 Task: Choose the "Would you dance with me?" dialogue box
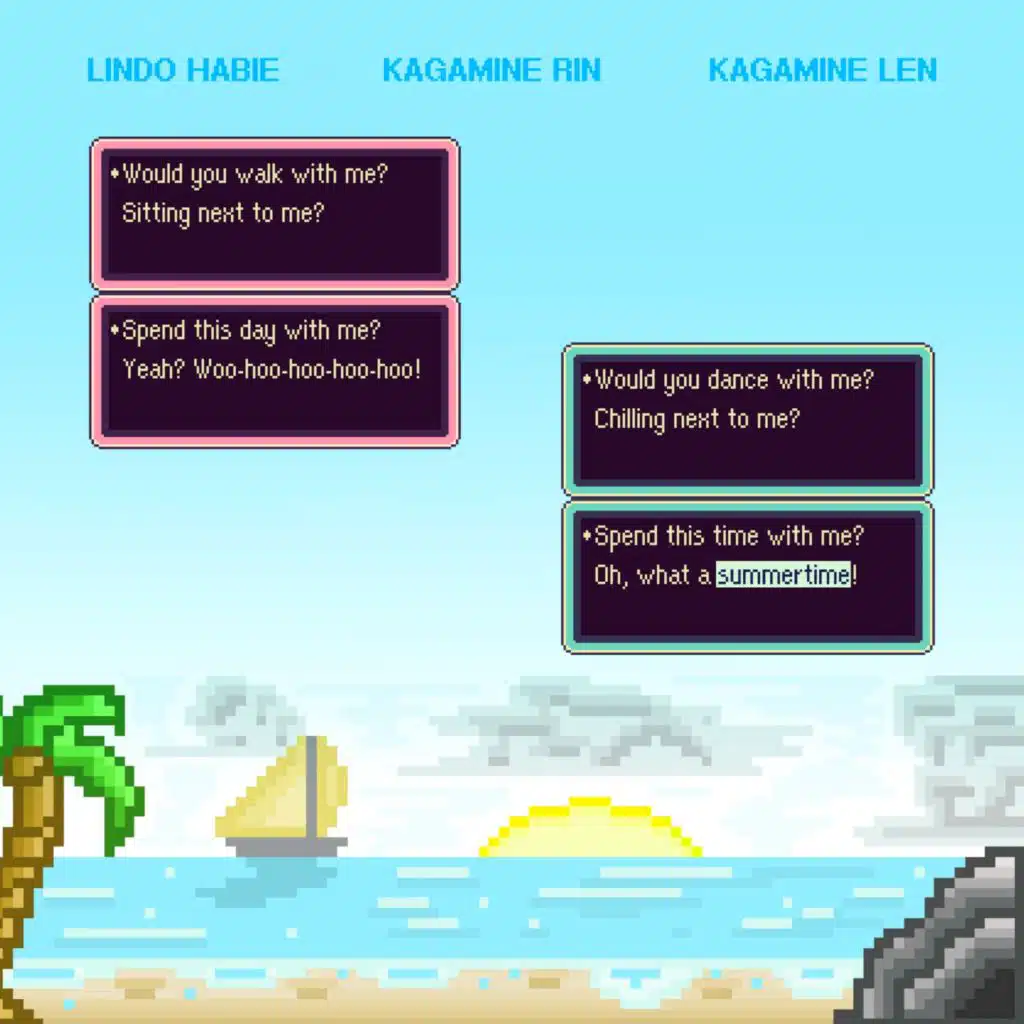748,420
